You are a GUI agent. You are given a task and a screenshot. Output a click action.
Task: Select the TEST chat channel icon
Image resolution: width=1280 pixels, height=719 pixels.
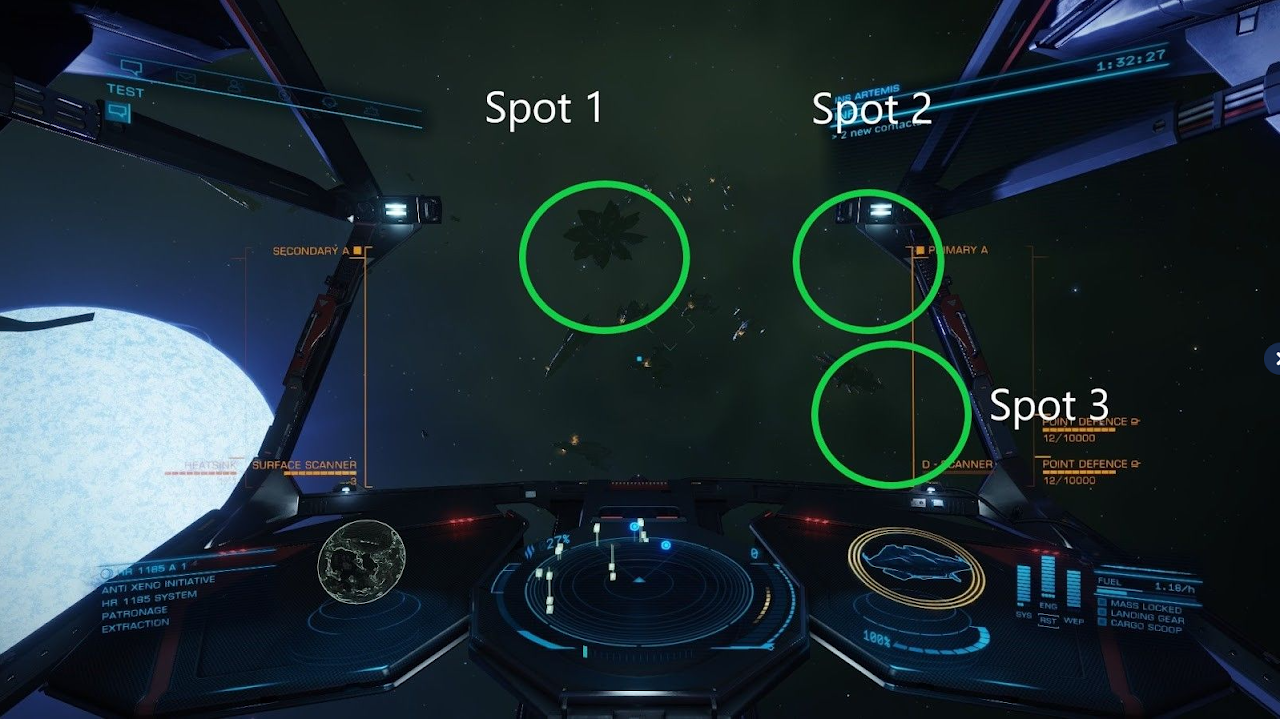(x=117, y=112)
